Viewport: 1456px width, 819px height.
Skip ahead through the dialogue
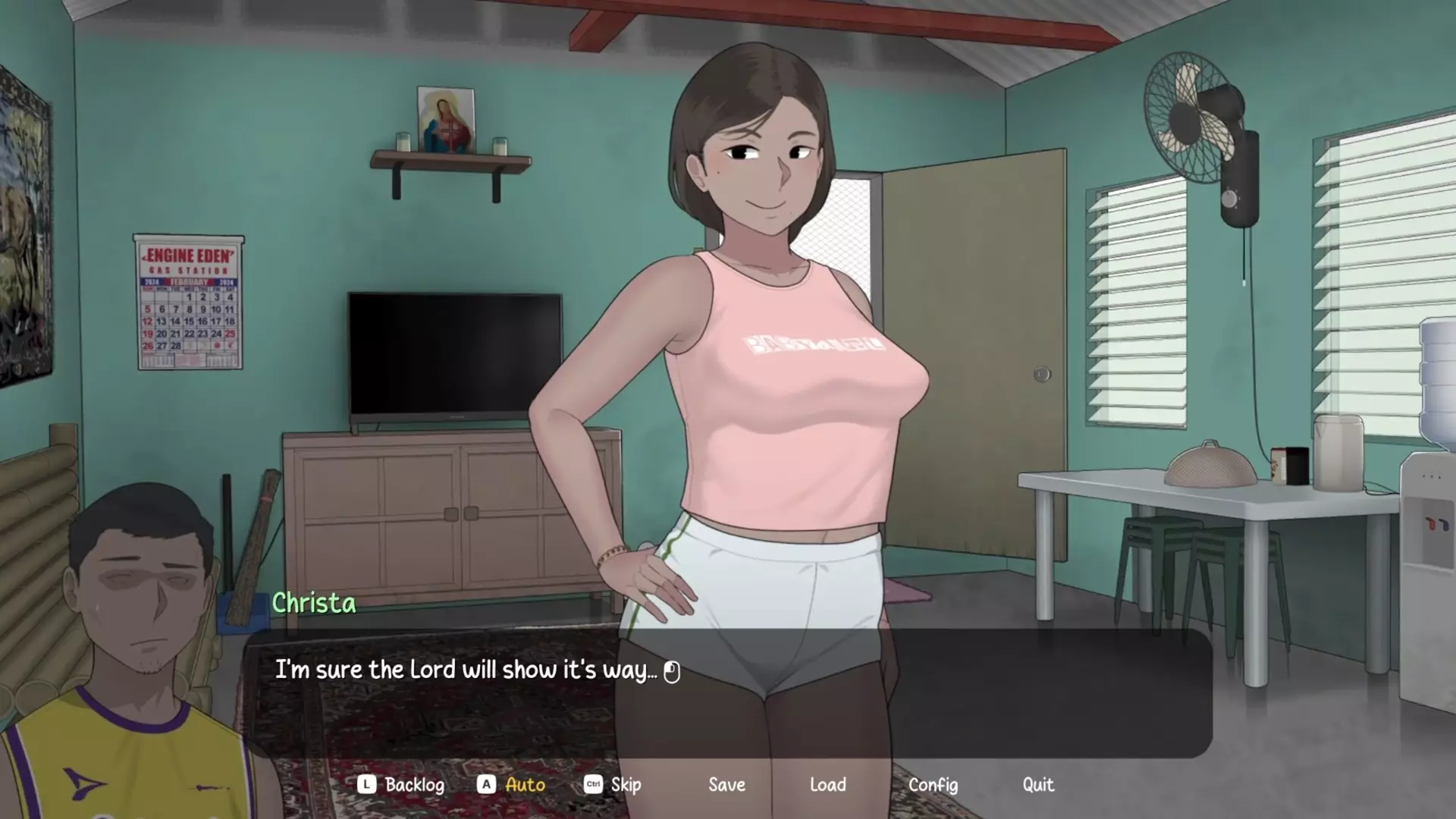pyautogui.click(x=626, y=785)
